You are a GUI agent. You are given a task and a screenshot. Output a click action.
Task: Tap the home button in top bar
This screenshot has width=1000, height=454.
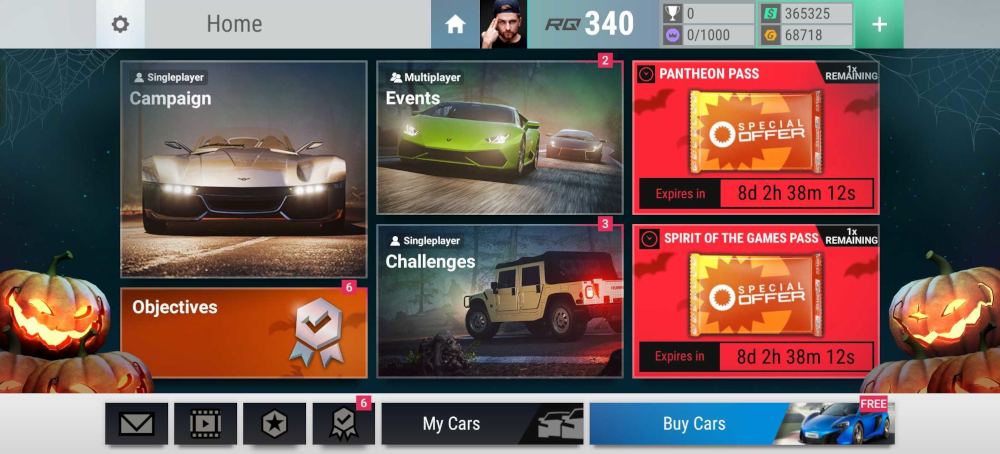click(x=455, y=24)
